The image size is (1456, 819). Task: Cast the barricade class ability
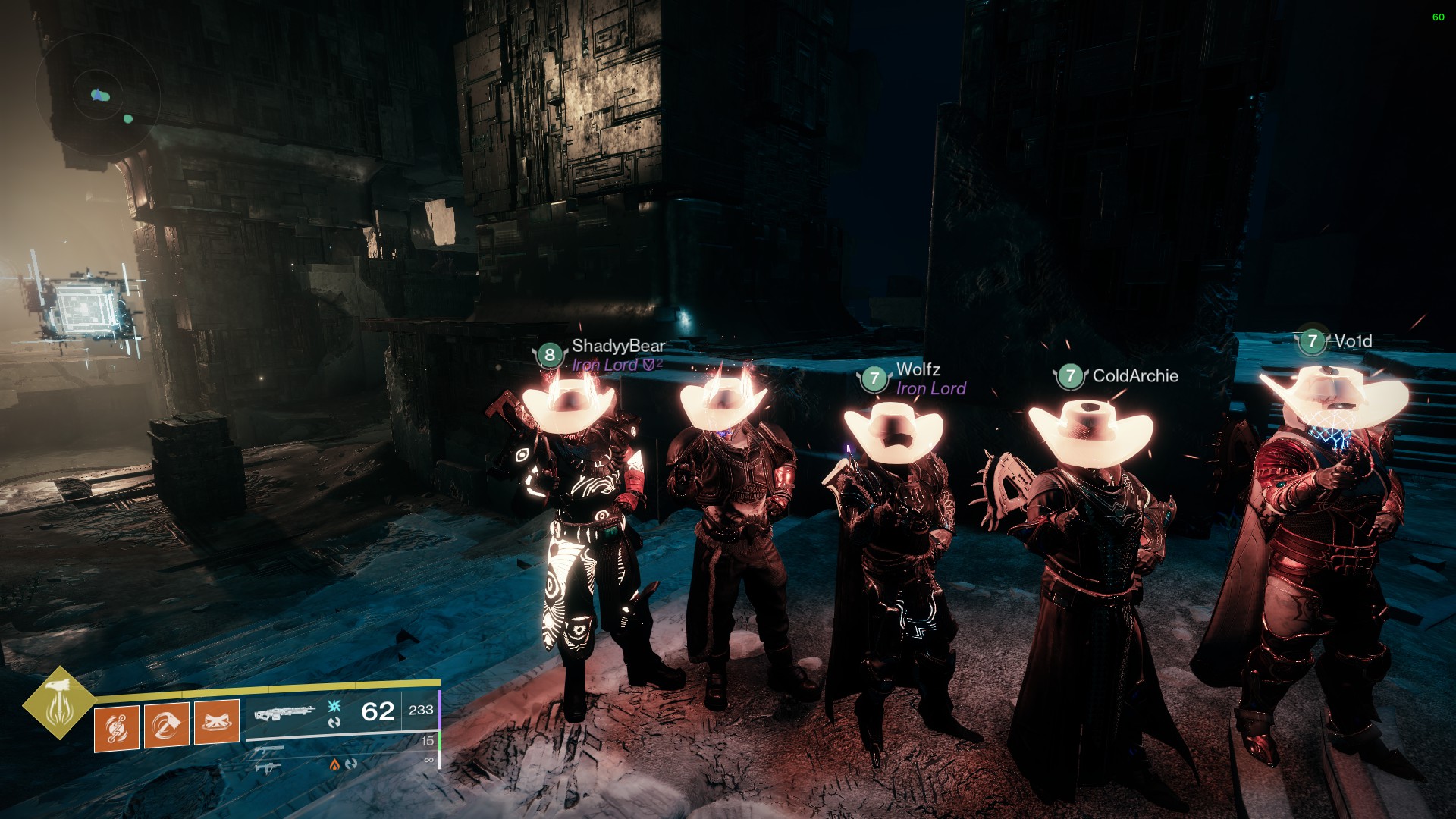[x=217, y=722]
